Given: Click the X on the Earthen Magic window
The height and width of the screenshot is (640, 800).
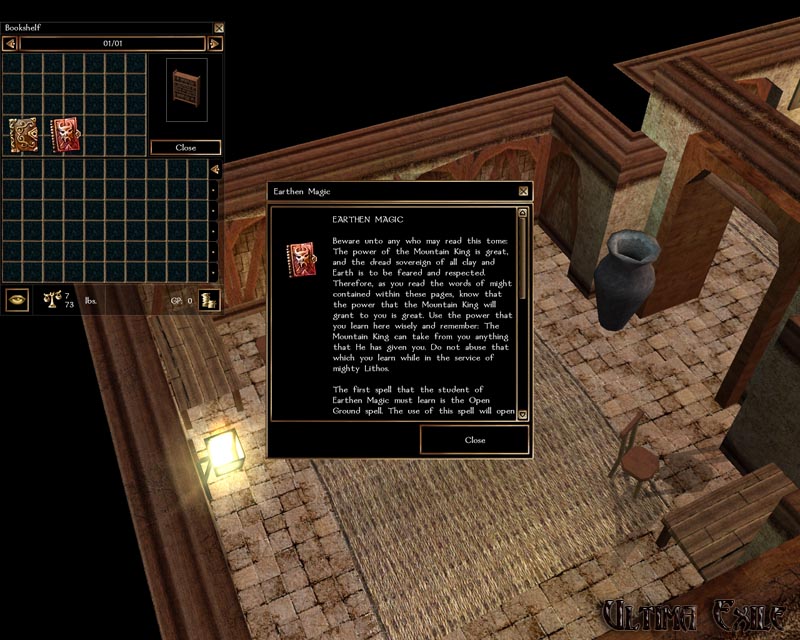Looking at the screenshot, I should (x=523, y=191).
